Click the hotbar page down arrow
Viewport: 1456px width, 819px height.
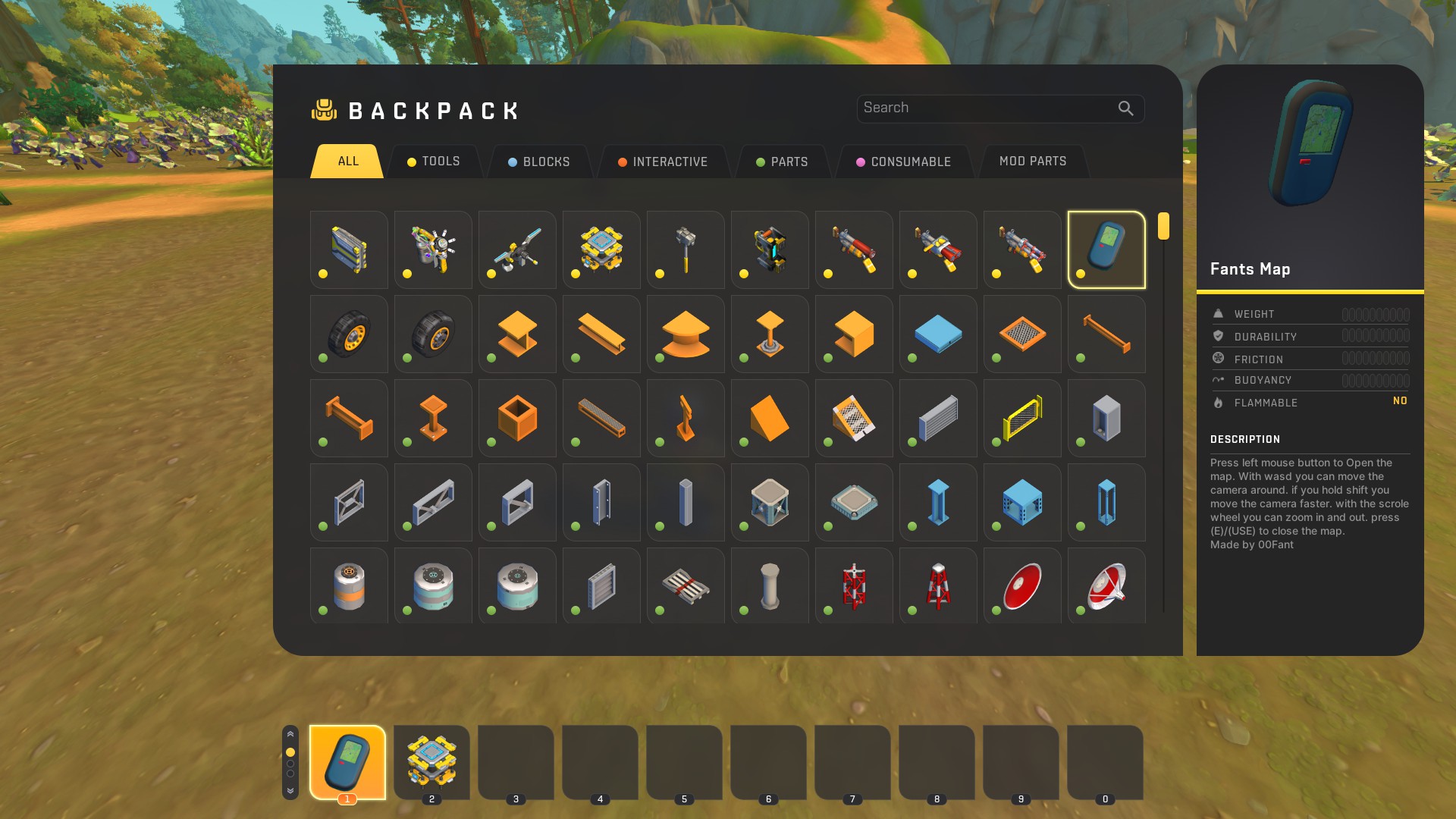point(290,791)
